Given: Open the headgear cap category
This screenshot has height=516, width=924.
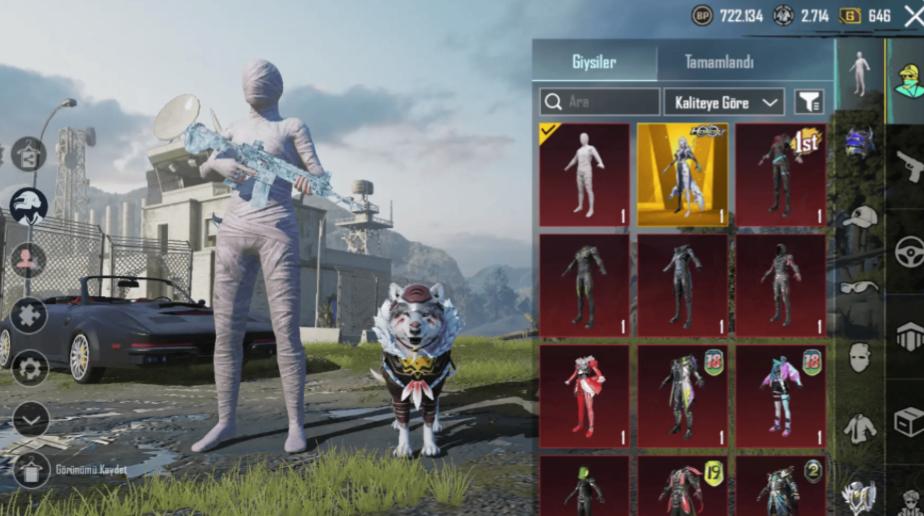Looking at the screenshot, I should click(859, 217).
